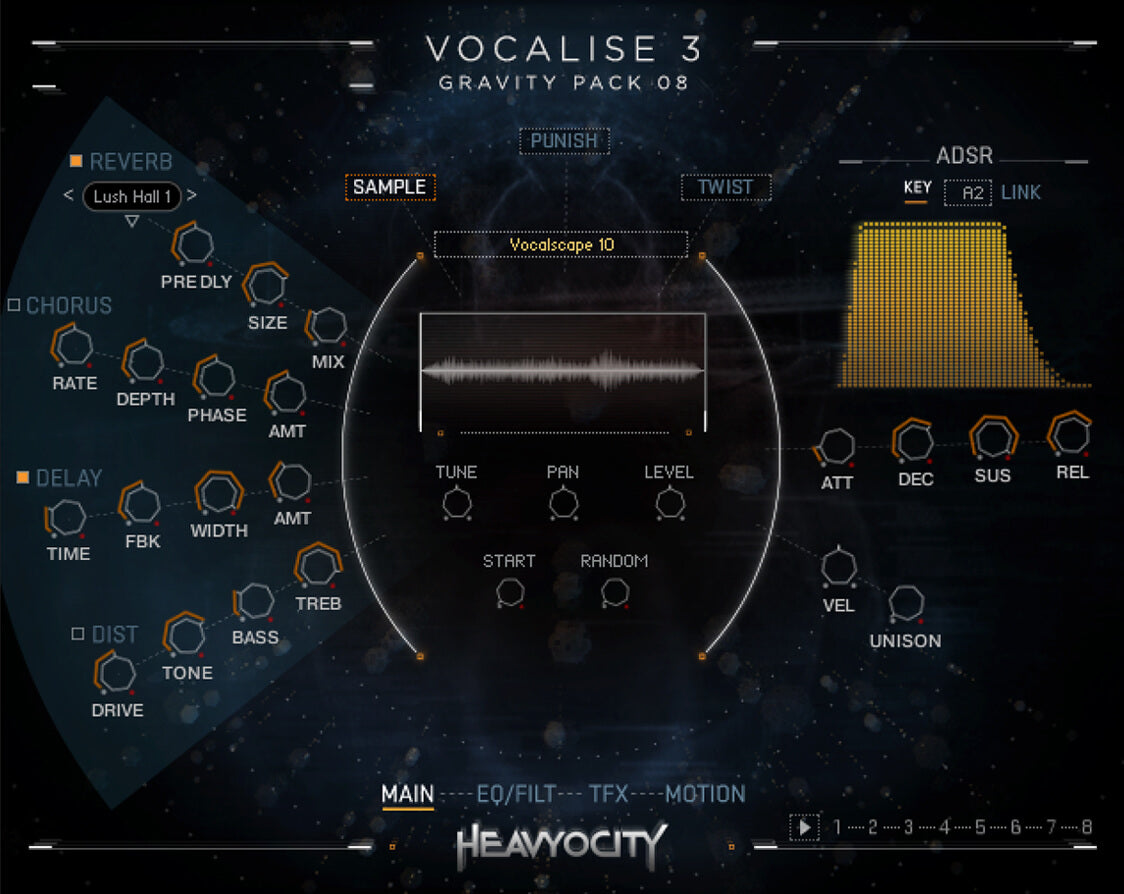Toggle the DELAY effect checkbox
1124x894 pixels.
pyautogui.click(x=22, y=478)
